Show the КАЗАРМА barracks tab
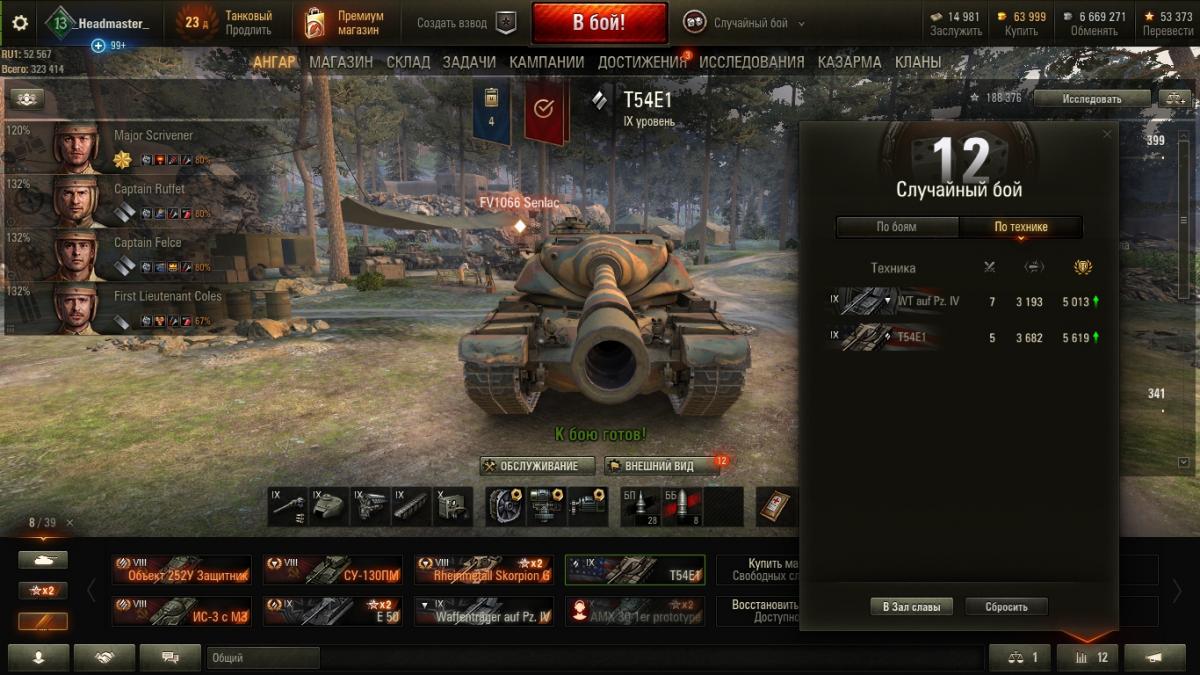1200x675 pixels. [x=849, y=62]
